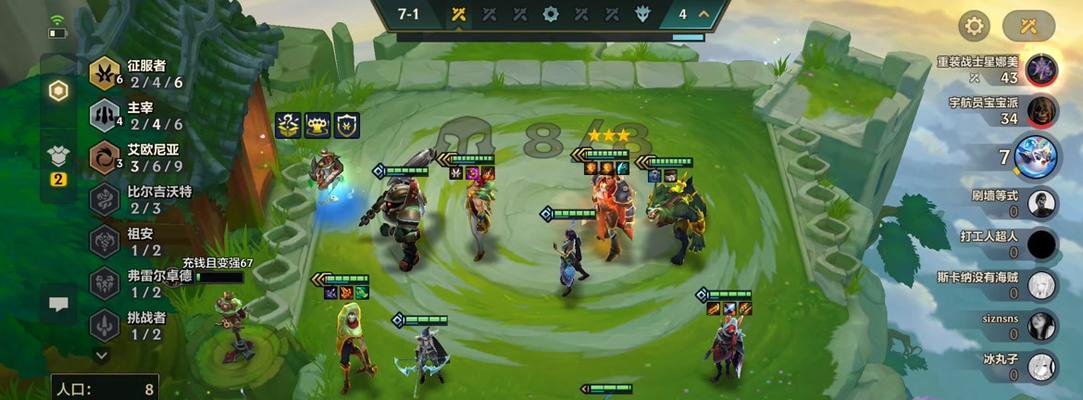Spectate player 宇航员宝宝派

1042,110
